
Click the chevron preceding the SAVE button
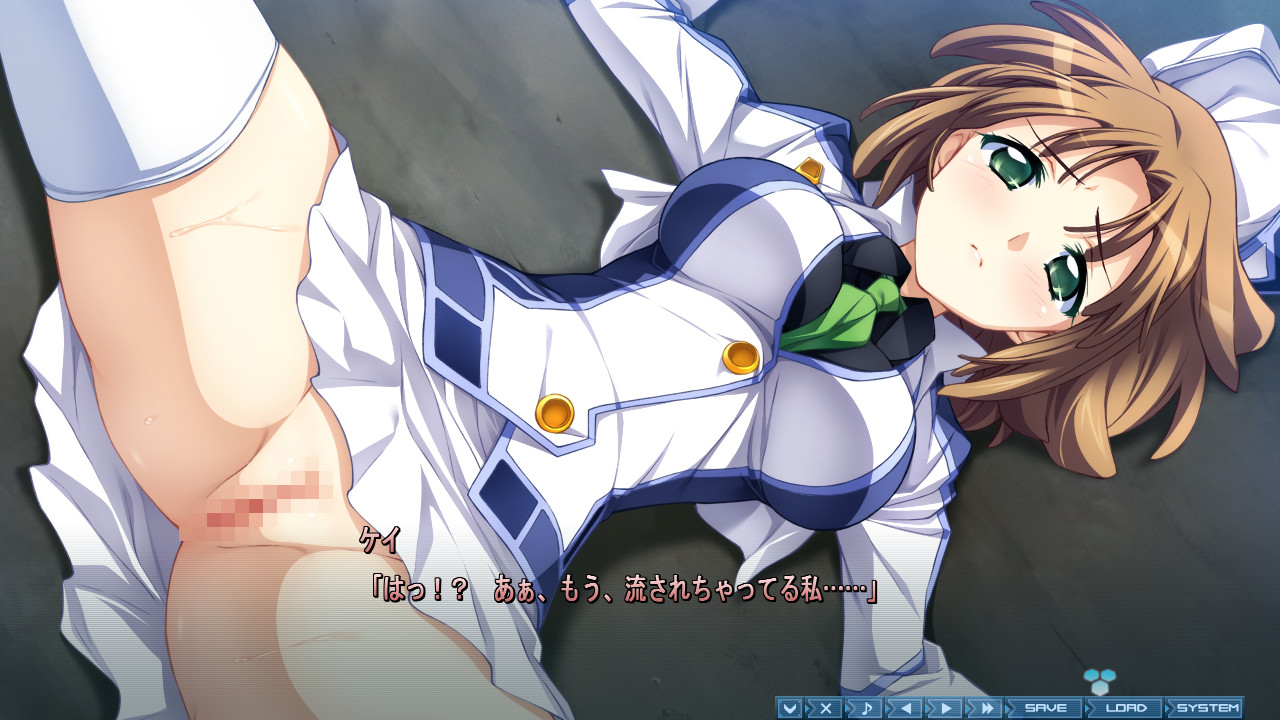click(1009, 707)
